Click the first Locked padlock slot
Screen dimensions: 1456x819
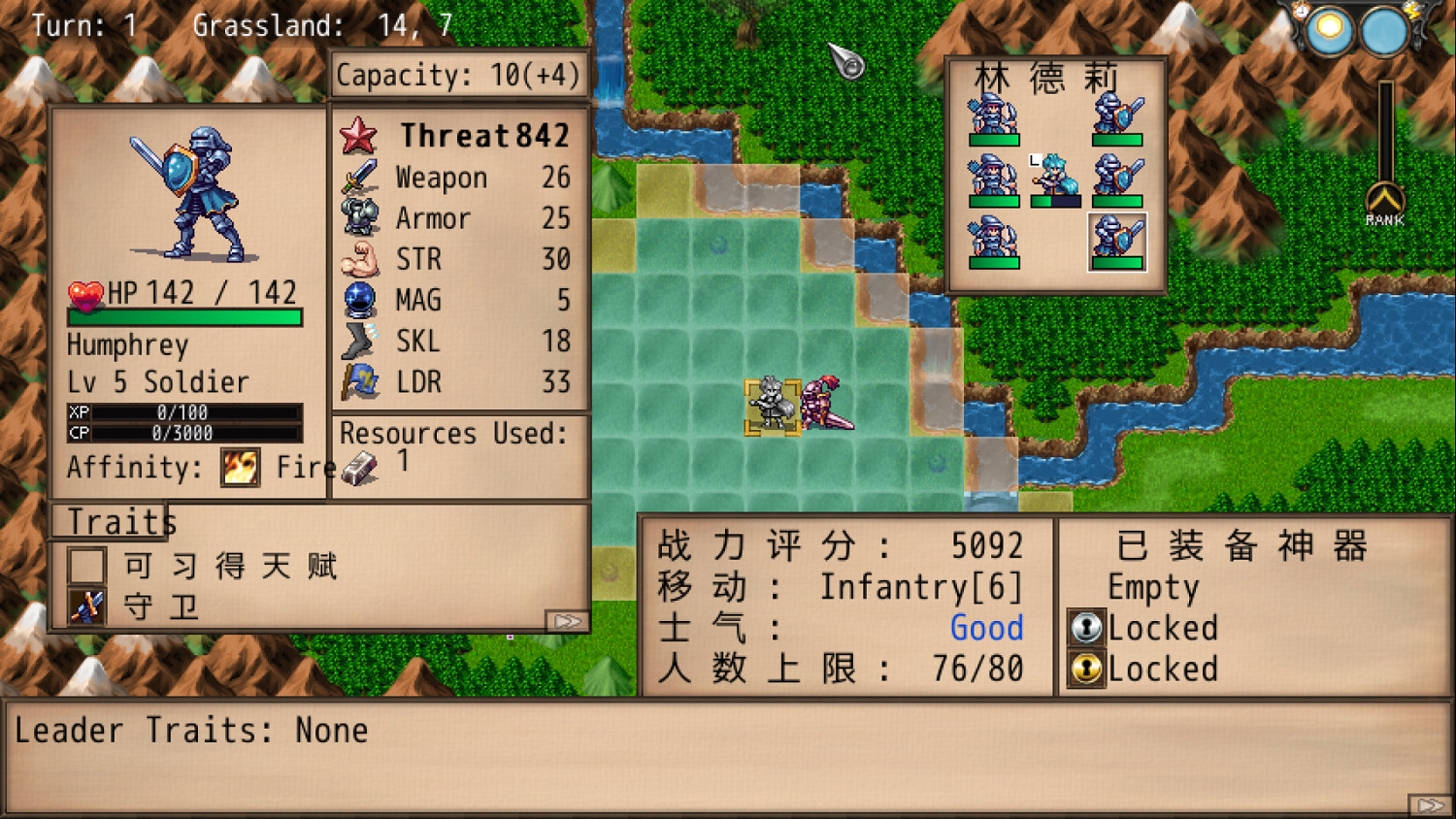[1088, 628]
